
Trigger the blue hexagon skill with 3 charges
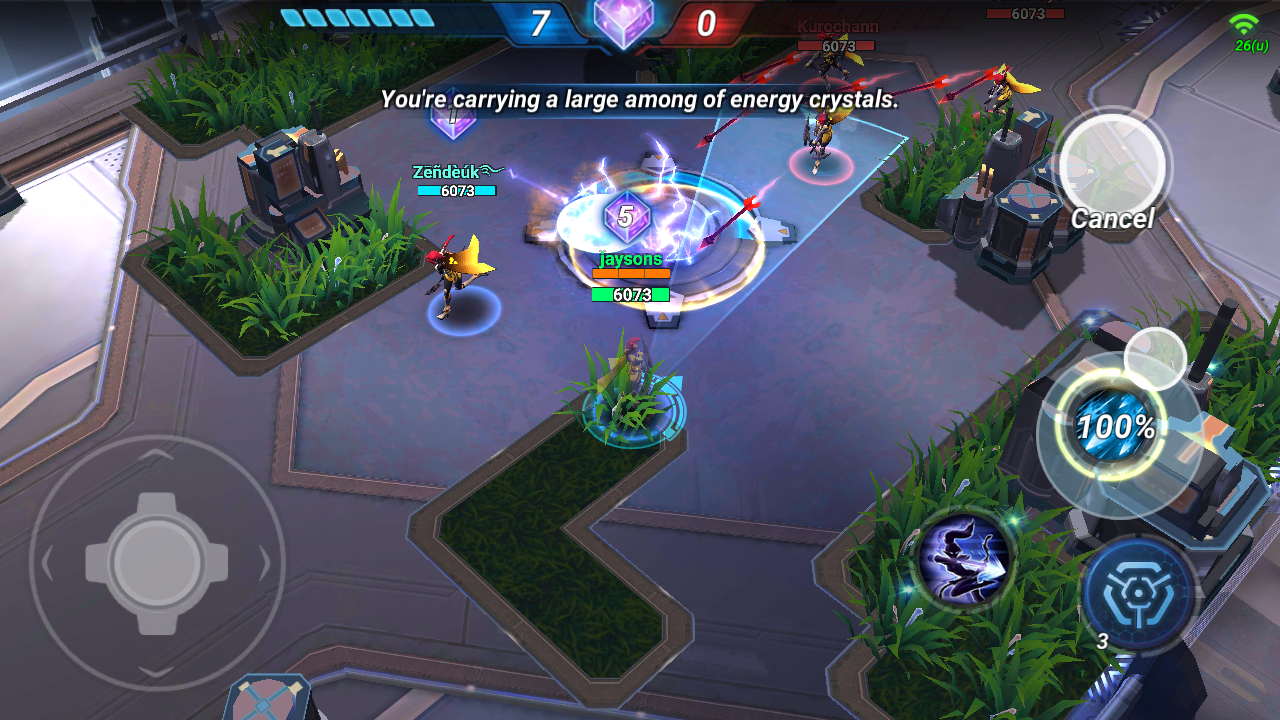coord(1139,594)
